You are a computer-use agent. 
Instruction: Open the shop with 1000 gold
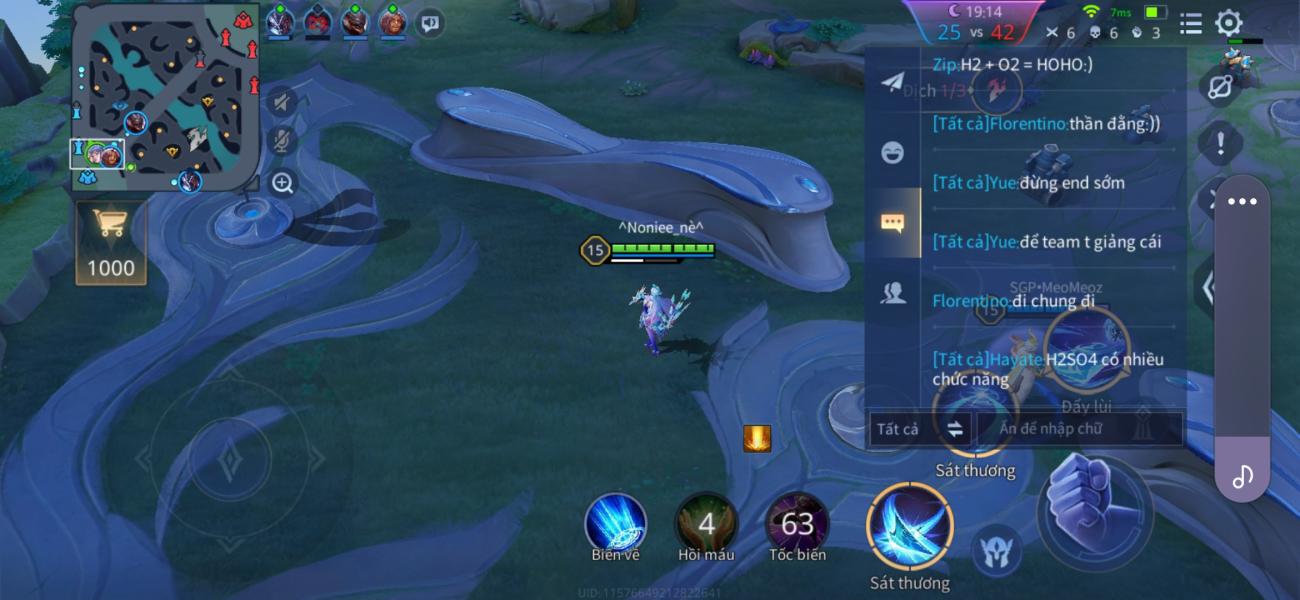pyautogui.click(x=110, y=242)
